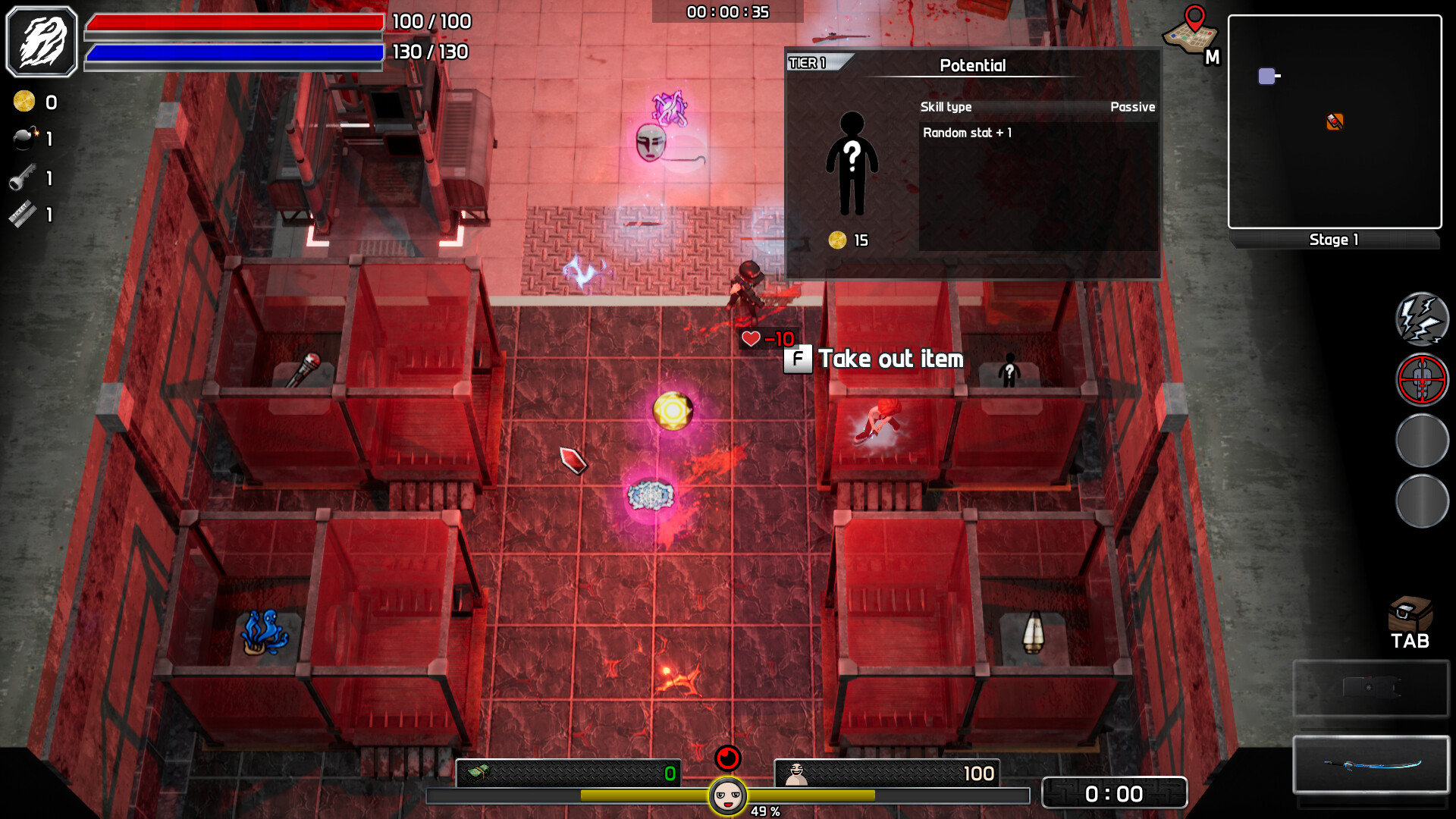The image size is (1456, 819).
Task: Select the lightning skill icon
Action: pos(1421,319)
